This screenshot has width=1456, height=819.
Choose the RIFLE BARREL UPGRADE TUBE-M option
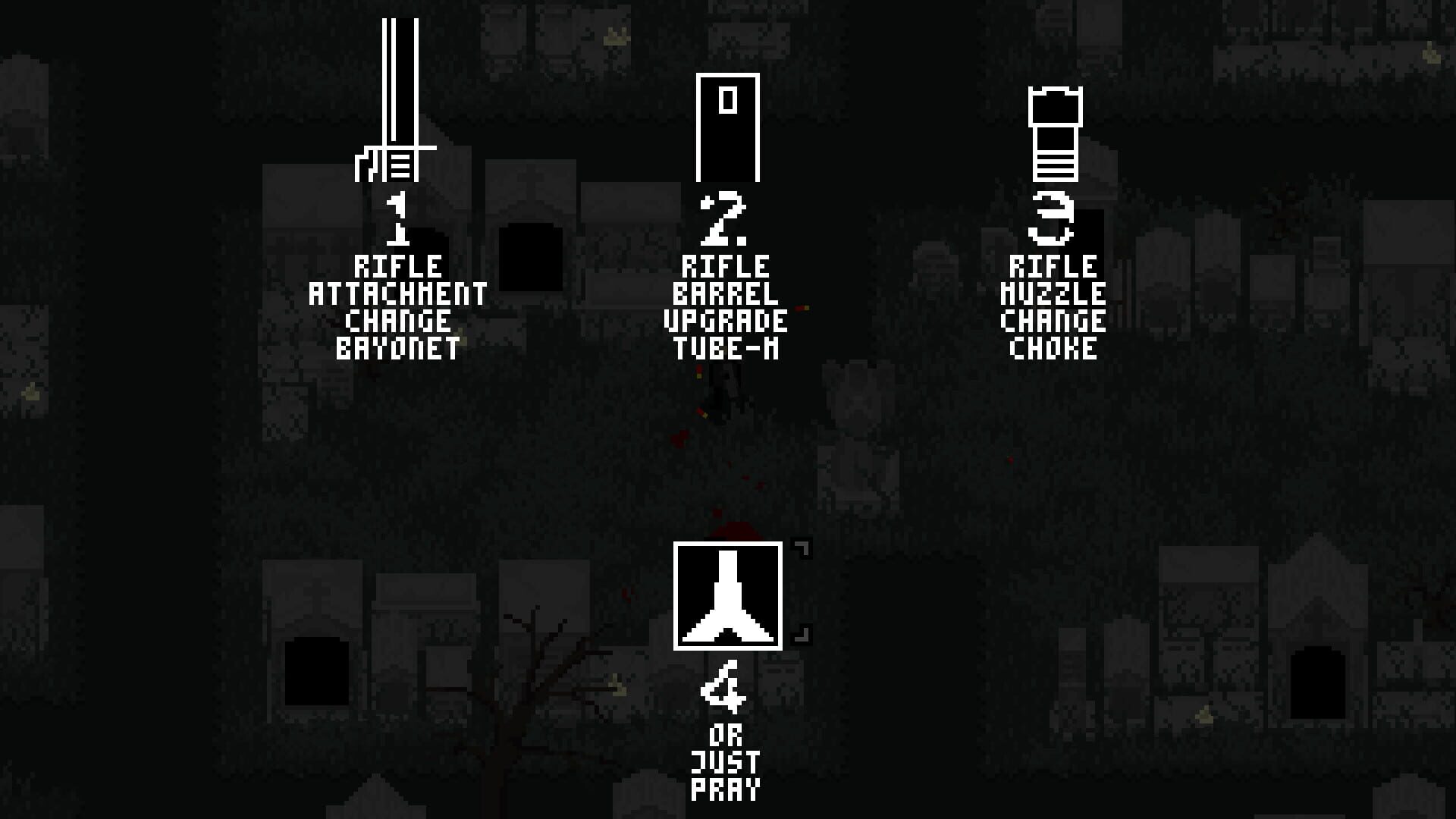pyautogui.click(x=727, y=307)
